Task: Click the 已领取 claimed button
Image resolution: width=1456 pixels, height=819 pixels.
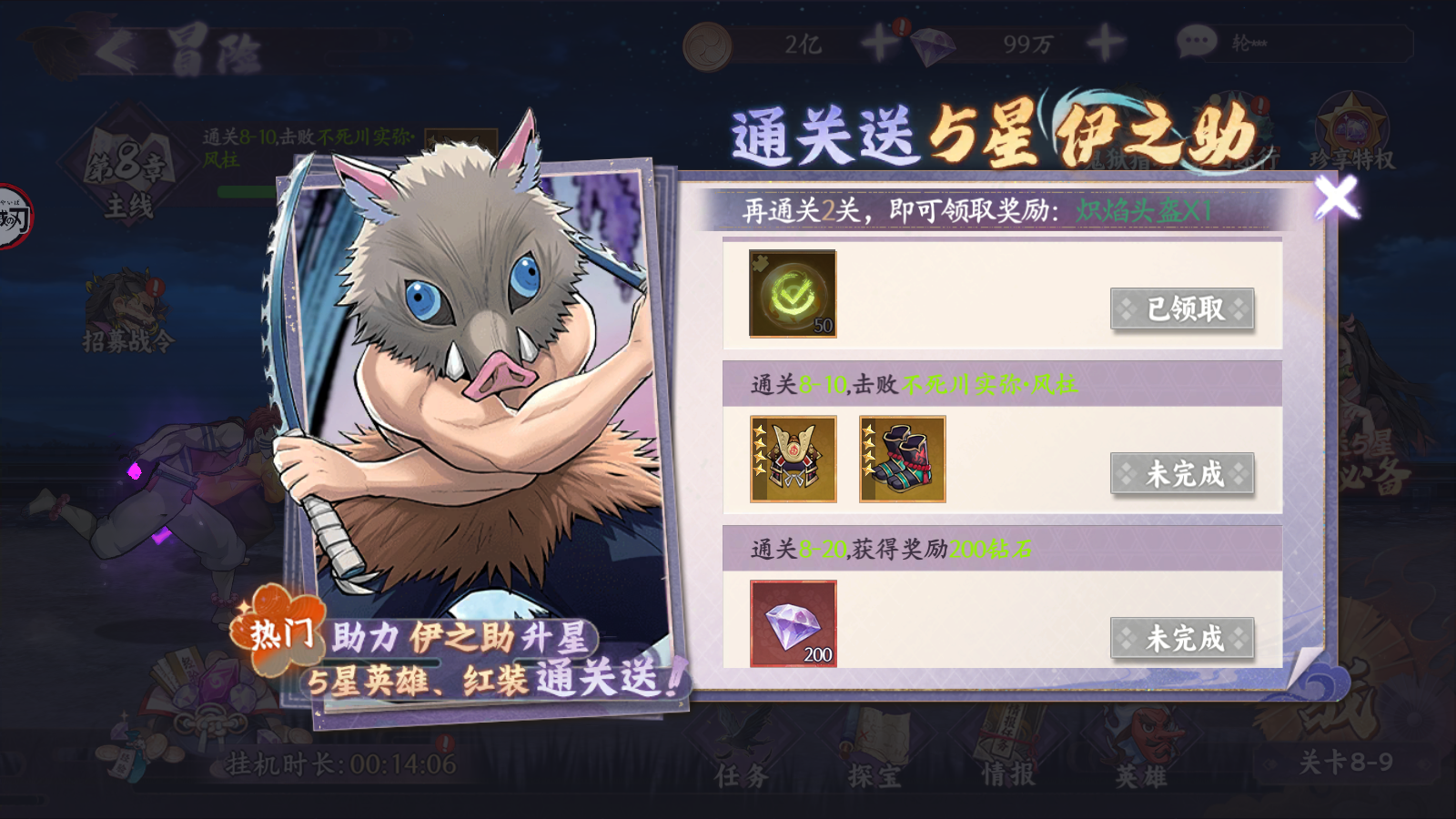Action: 1182,309
